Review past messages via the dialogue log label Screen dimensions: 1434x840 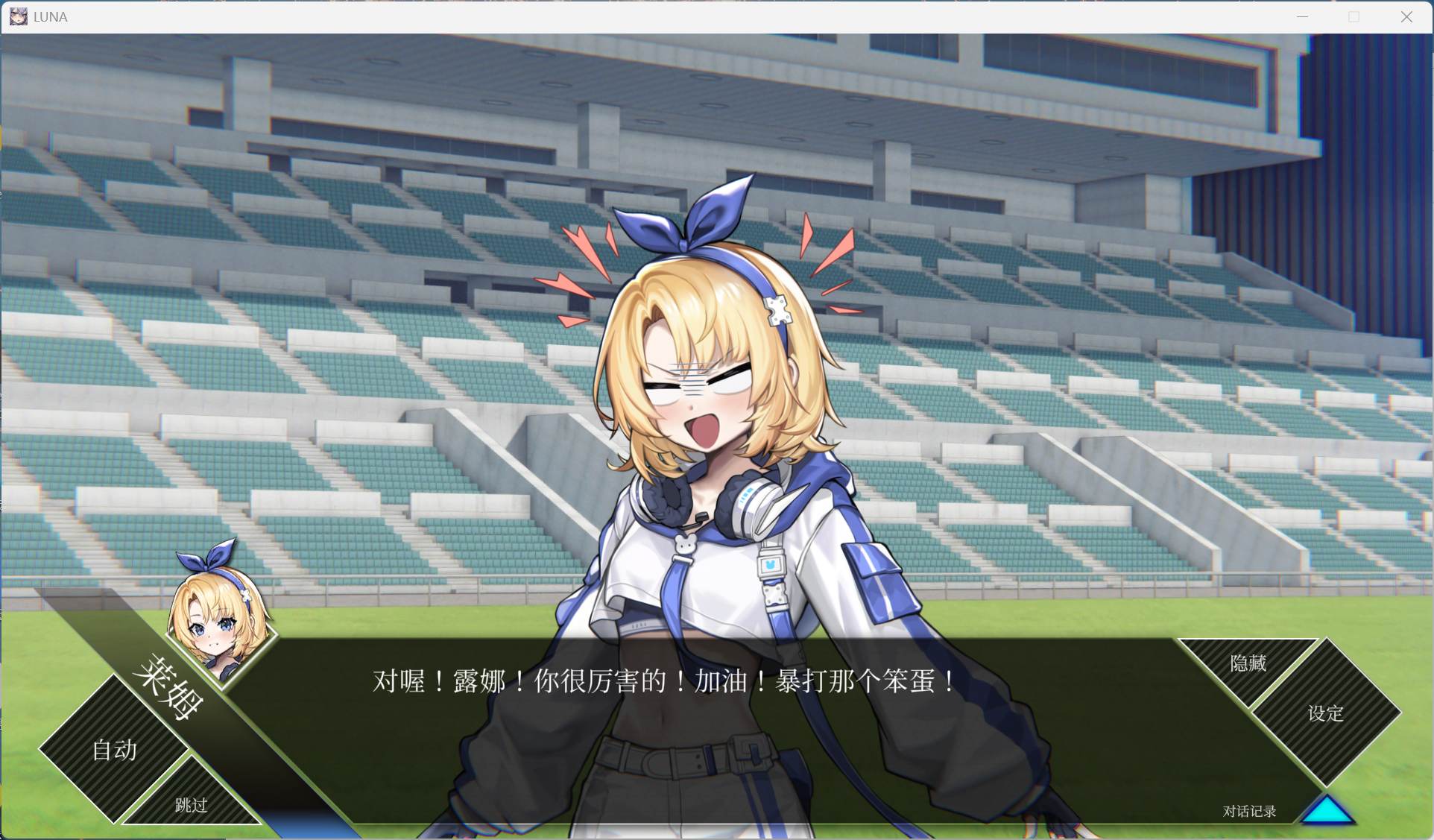[1248, 811]
